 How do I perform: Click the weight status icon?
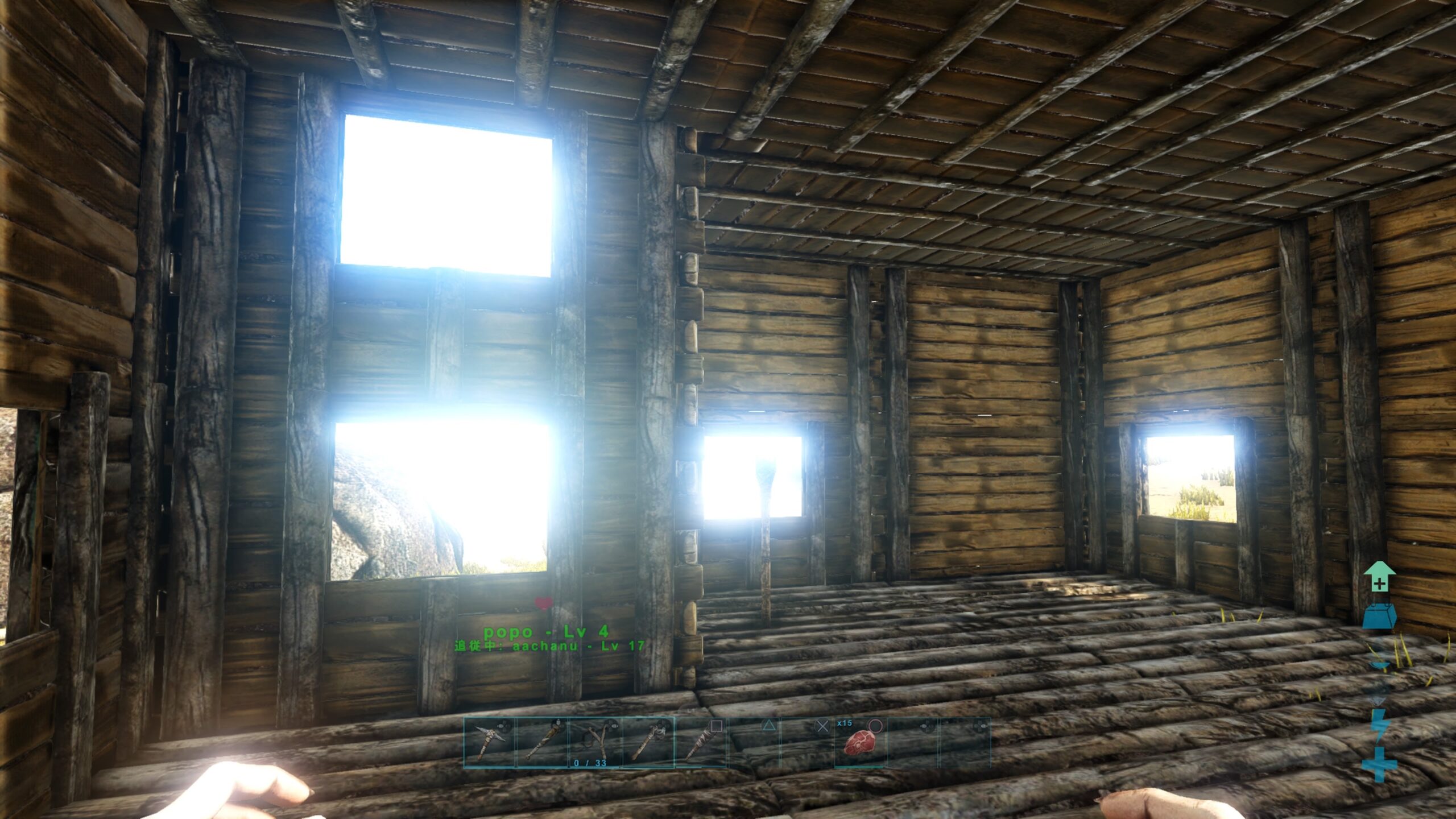coord(1379,617)
